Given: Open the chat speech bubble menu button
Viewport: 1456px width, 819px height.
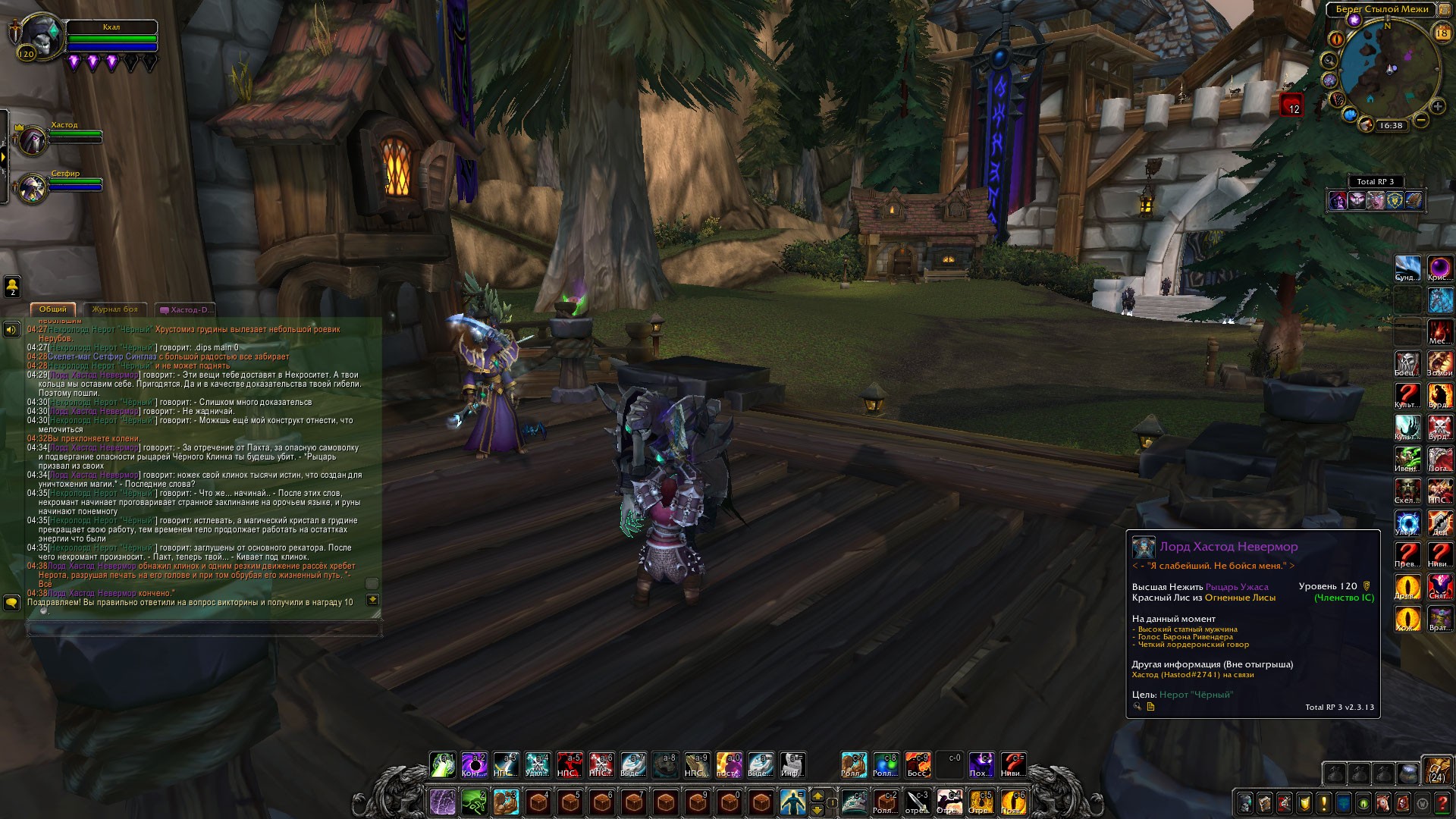Looking at the screenshot, I should (11, 602).
